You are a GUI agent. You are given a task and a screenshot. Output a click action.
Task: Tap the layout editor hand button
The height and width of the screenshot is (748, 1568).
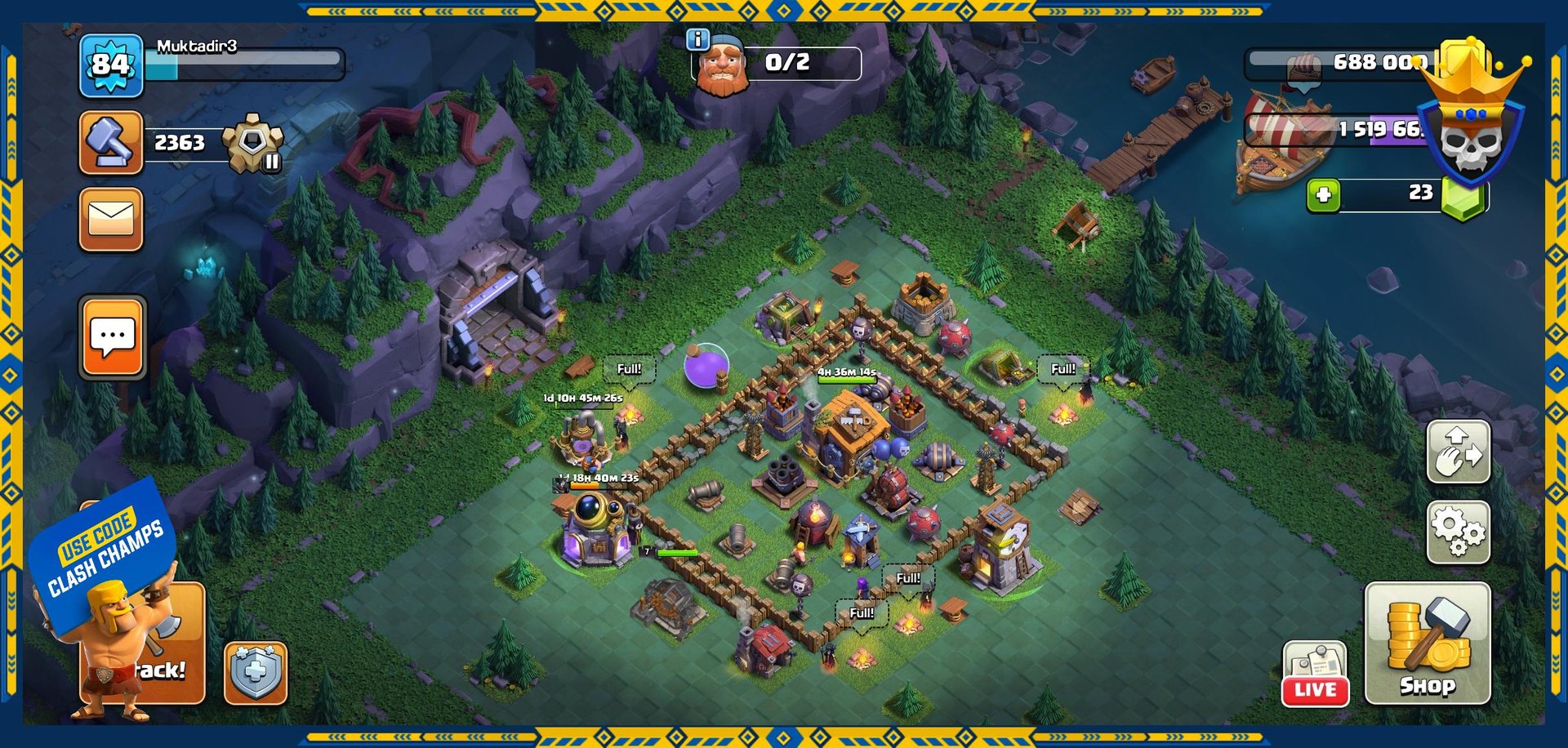1458,452
